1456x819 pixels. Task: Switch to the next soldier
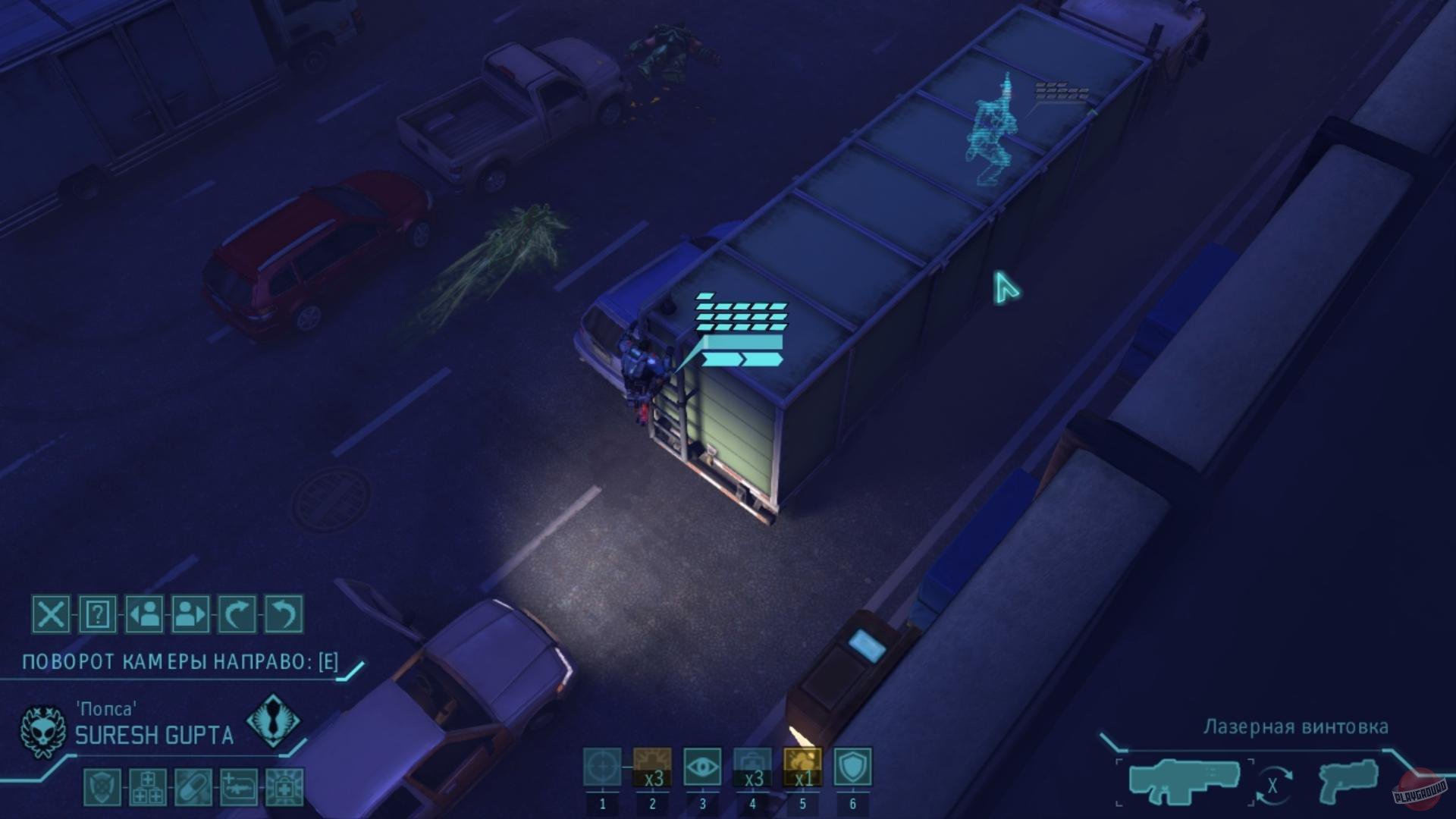(x=190, y=613)
